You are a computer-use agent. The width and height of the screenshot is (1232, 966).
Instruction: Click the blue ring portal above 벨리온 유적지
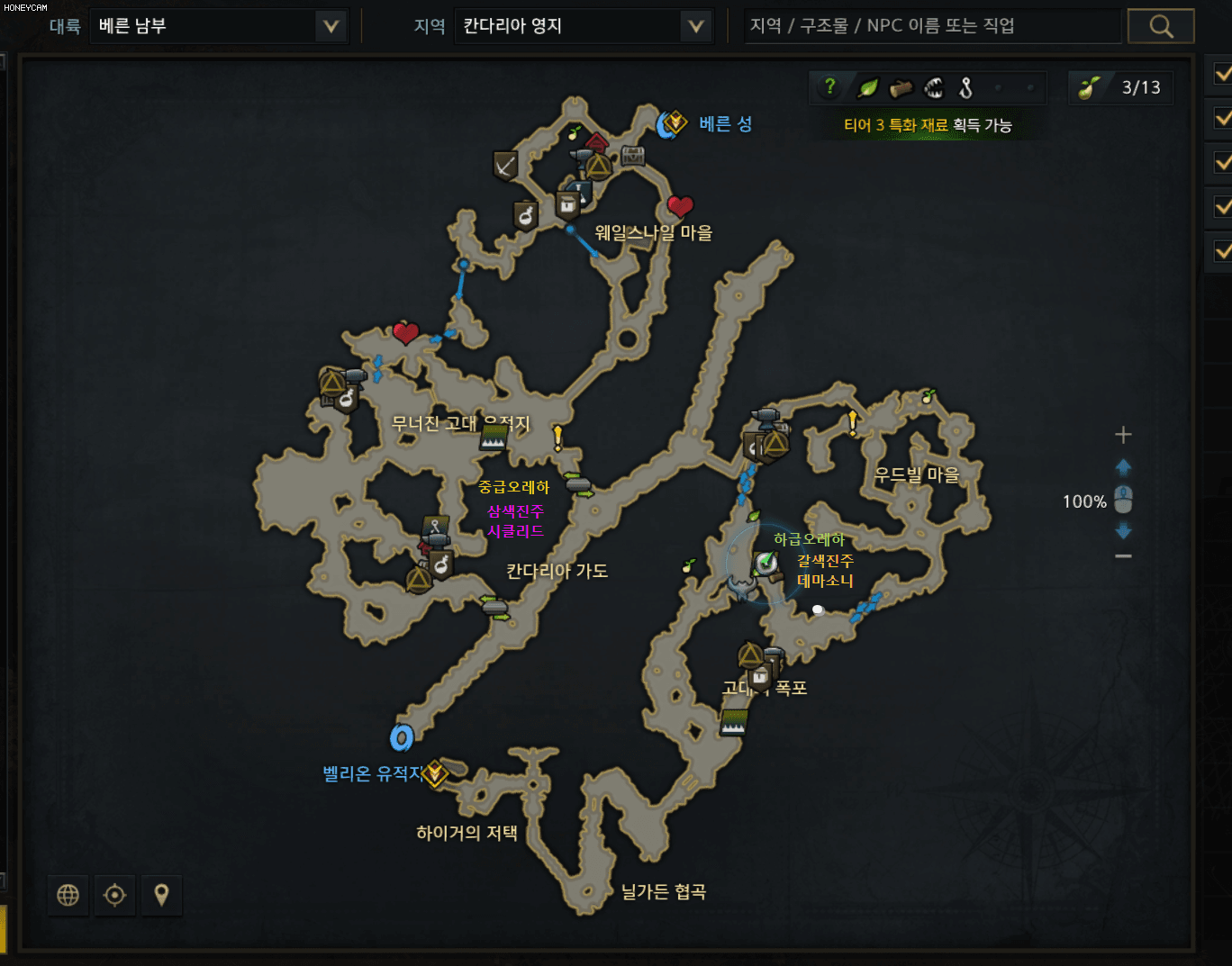coord(402,738)
